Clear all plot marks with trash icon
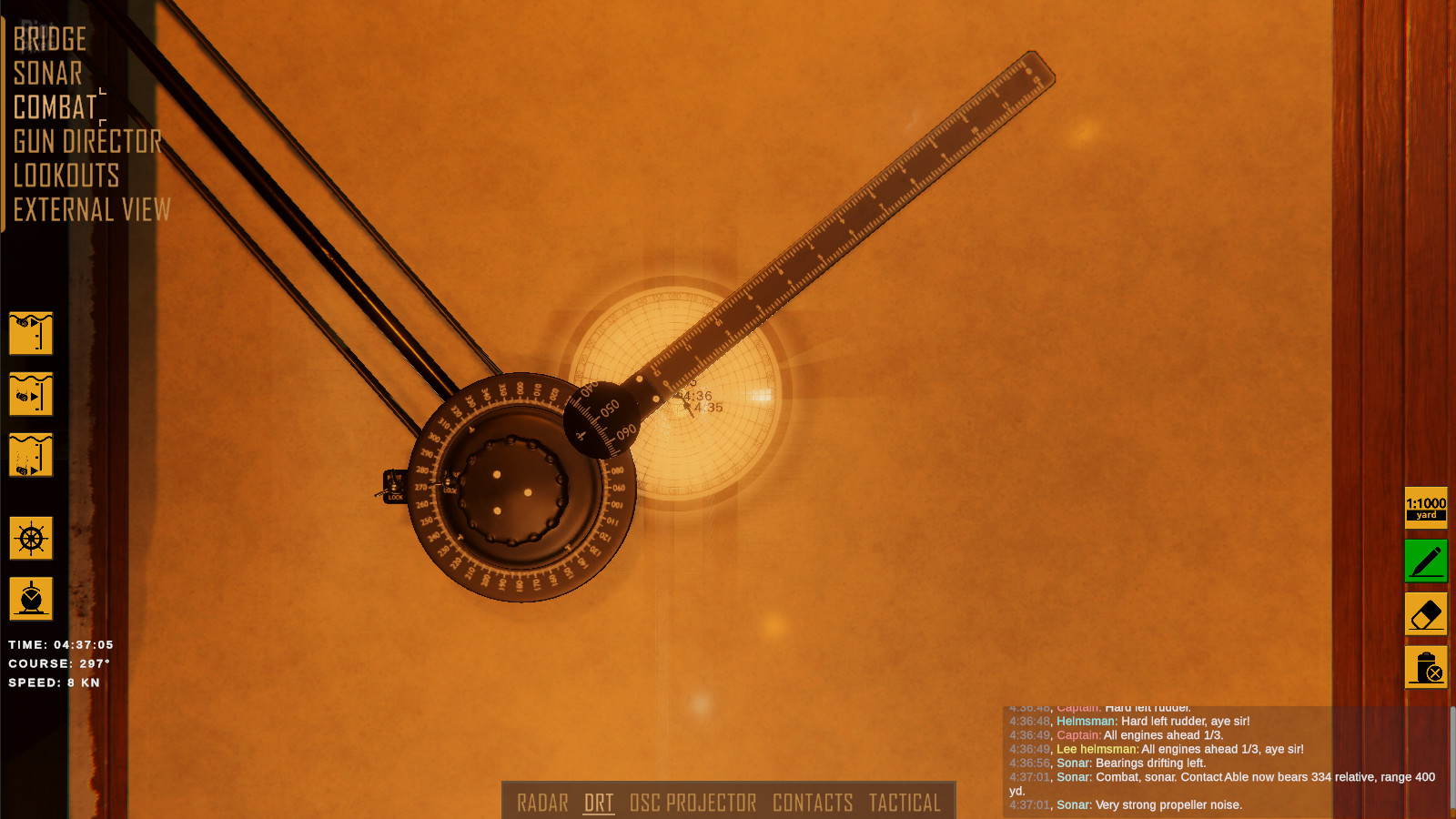 click(1426, 667)
